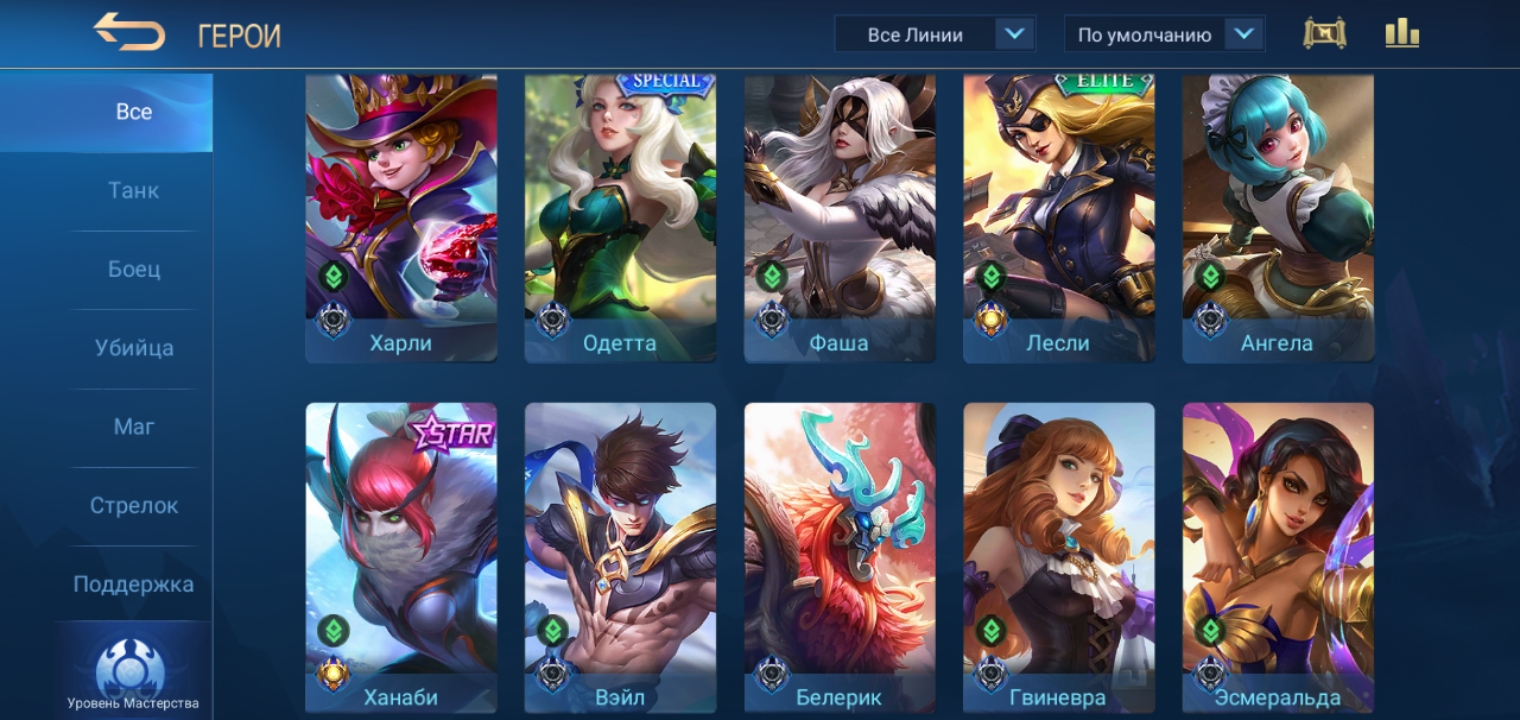Image resolution: width=1520 pixels, height=720 pixels.
Task: Open the Ханаби hero card
Action: pos(401,555)
